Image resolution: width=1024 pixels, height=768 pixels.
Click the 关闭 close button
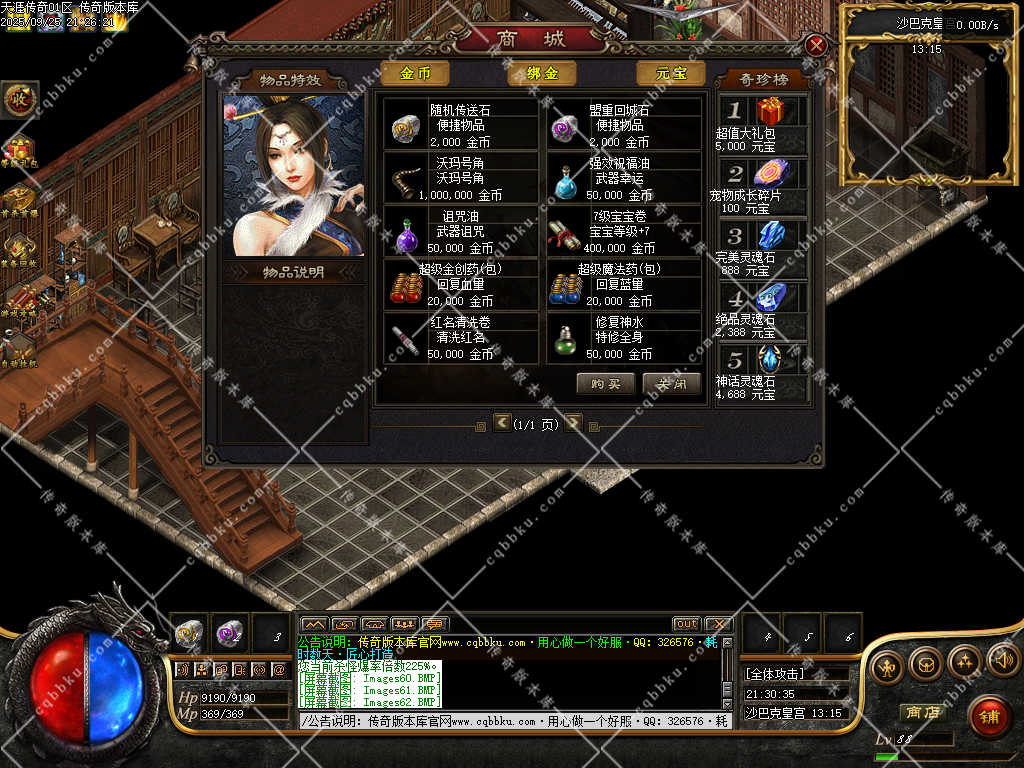(x=671, y=384)
